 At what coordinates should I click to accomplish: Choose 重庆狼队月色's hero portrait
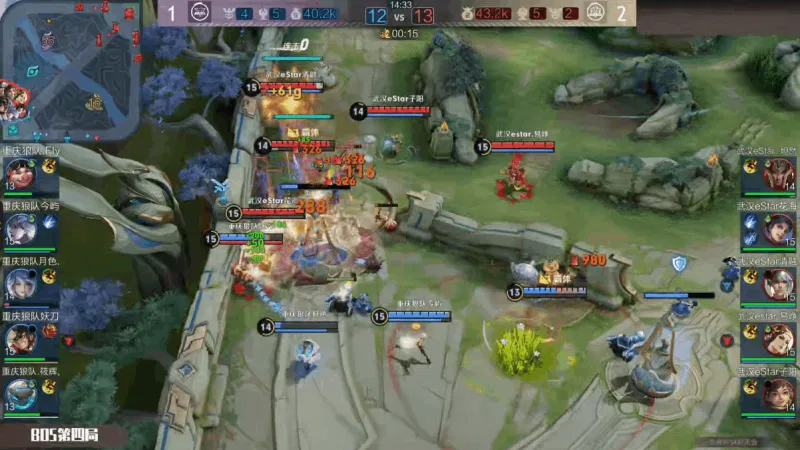(19, 286)
